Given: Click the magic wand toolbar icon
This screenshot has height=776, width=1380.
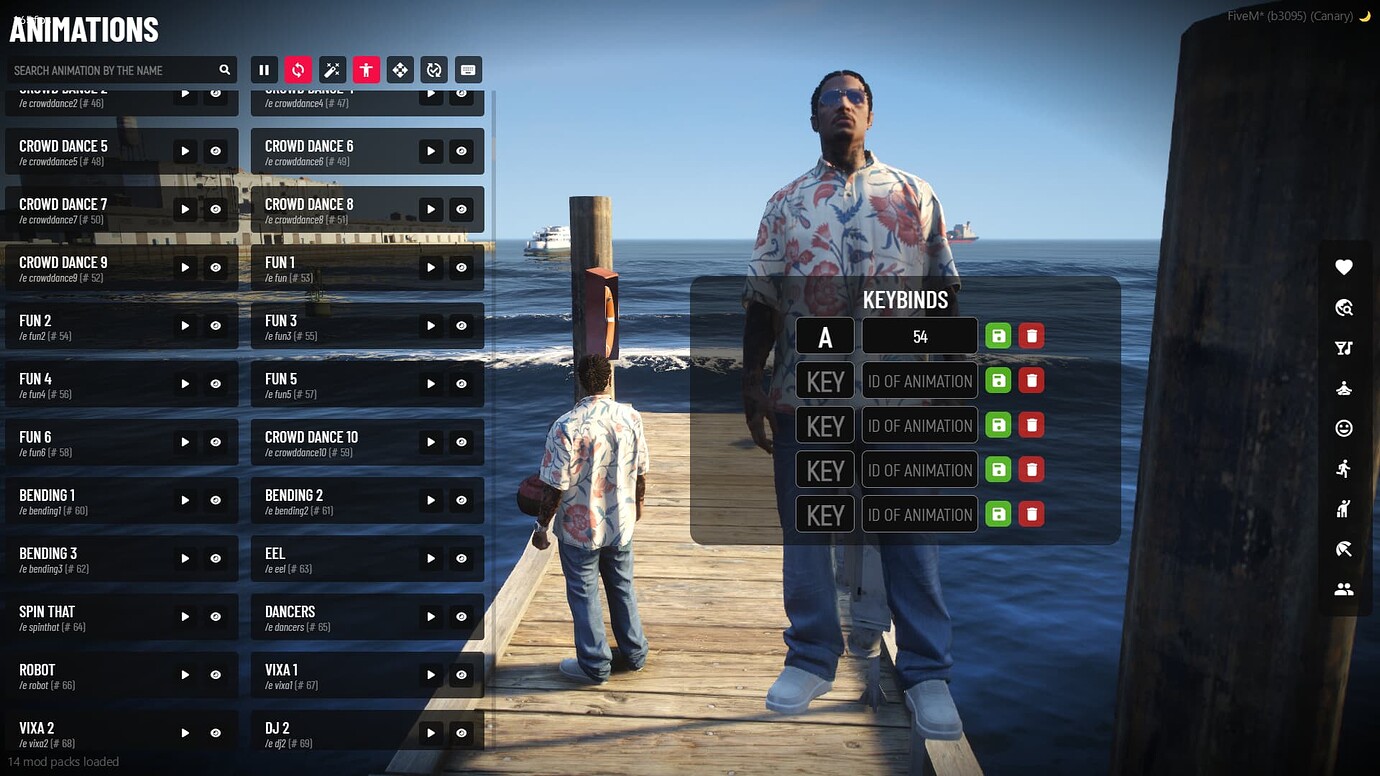Looking at the screenshot, I should coord(332,70).
